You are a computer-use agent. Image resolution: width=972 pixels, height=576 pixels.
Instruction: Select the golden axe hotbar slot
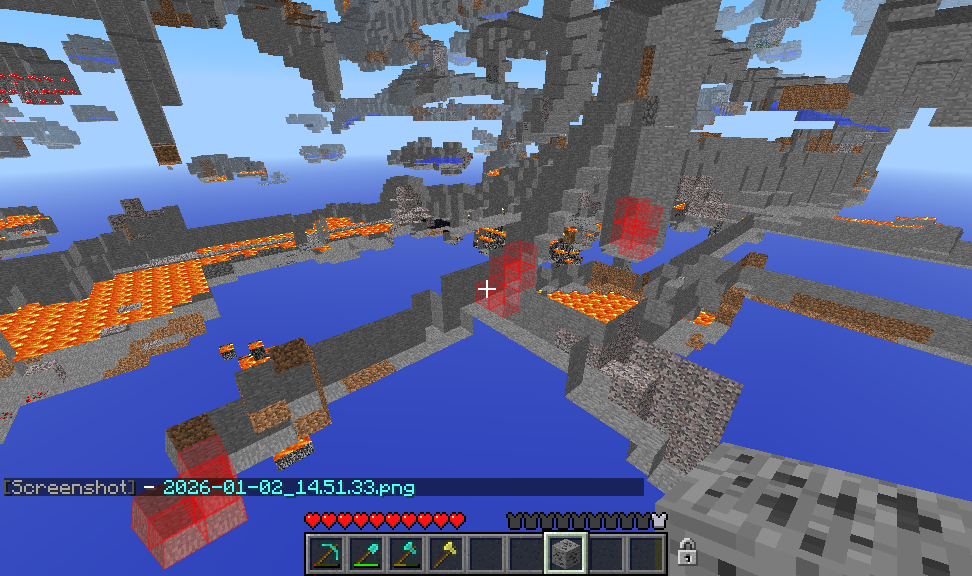(x=446, y=553)
